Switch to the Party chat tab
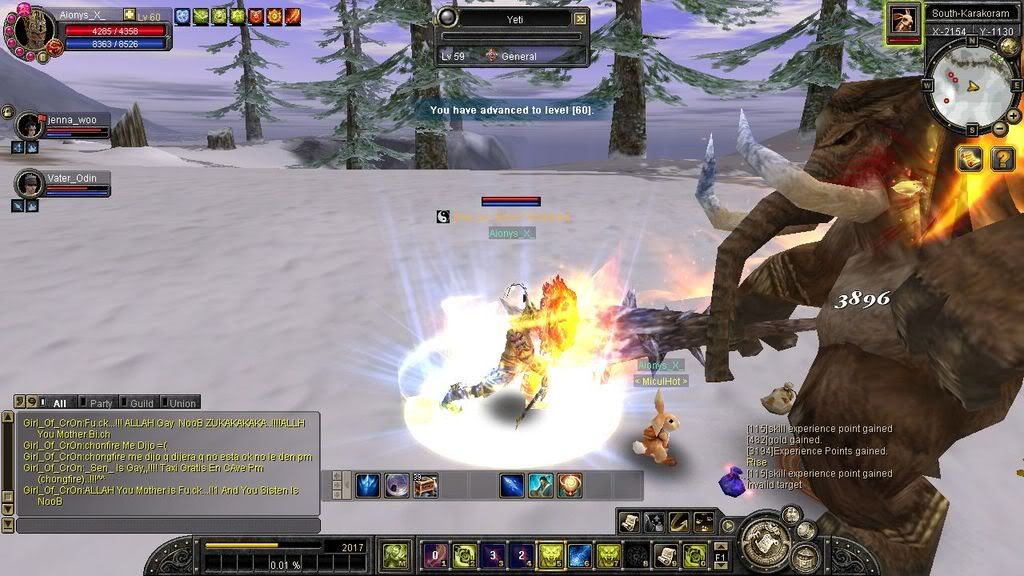The width and height of the screenshot is (1024, 576). click(100, 403)
